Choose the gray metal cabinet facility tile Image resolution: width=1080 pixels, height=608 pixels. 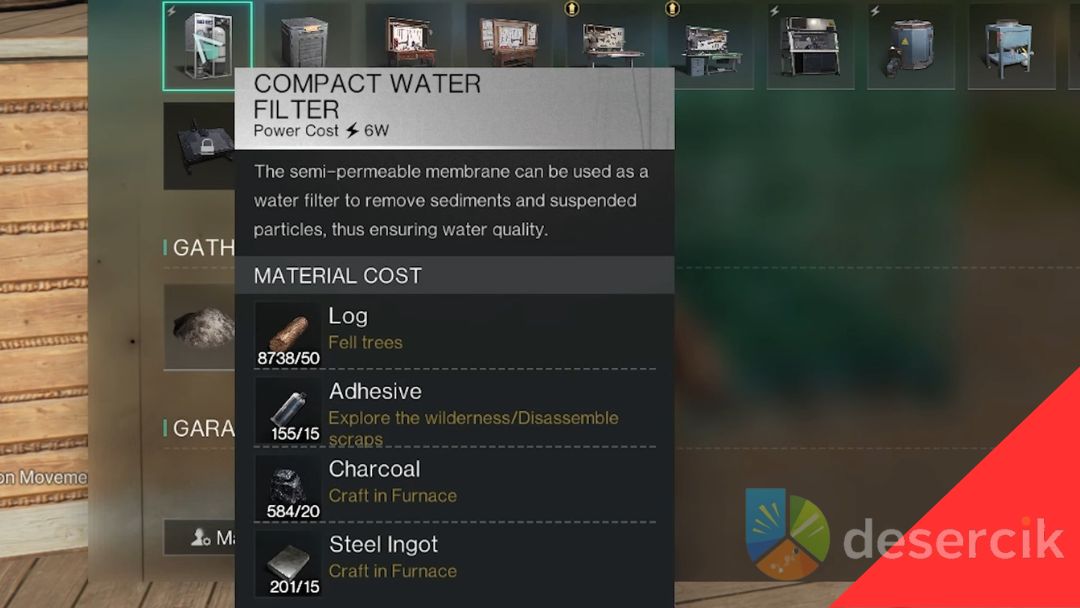tap(304, 45)
